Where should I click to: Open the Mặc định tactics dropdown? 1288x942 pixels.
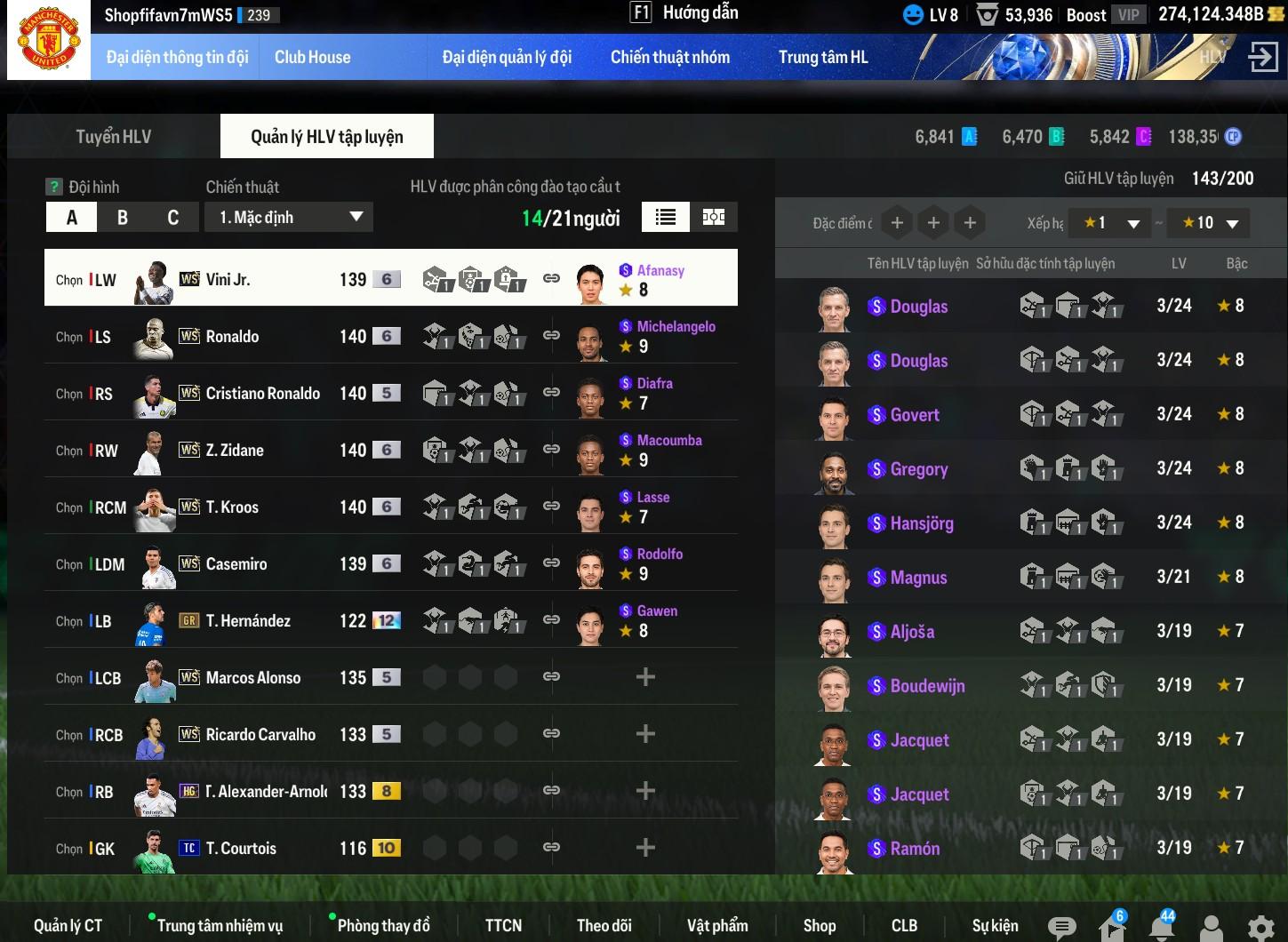point(290,218)
